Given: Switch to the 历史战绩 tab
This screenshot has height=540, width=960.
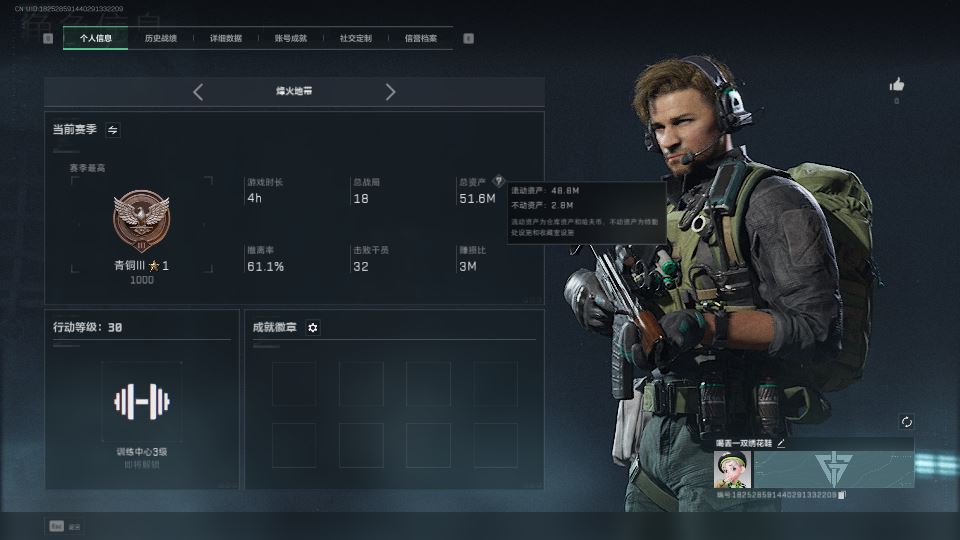Looking at the screenshot, I should click(160, 39).
